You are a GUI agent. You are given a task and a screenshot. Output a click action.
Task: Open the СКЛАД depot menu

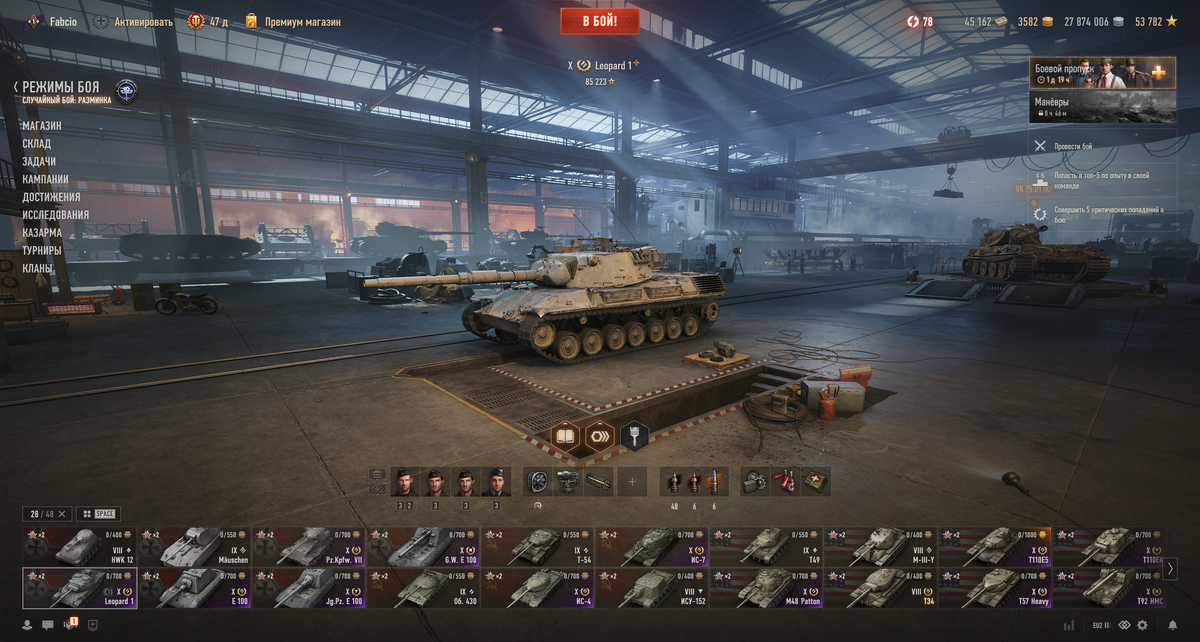(x=37, y=144)
